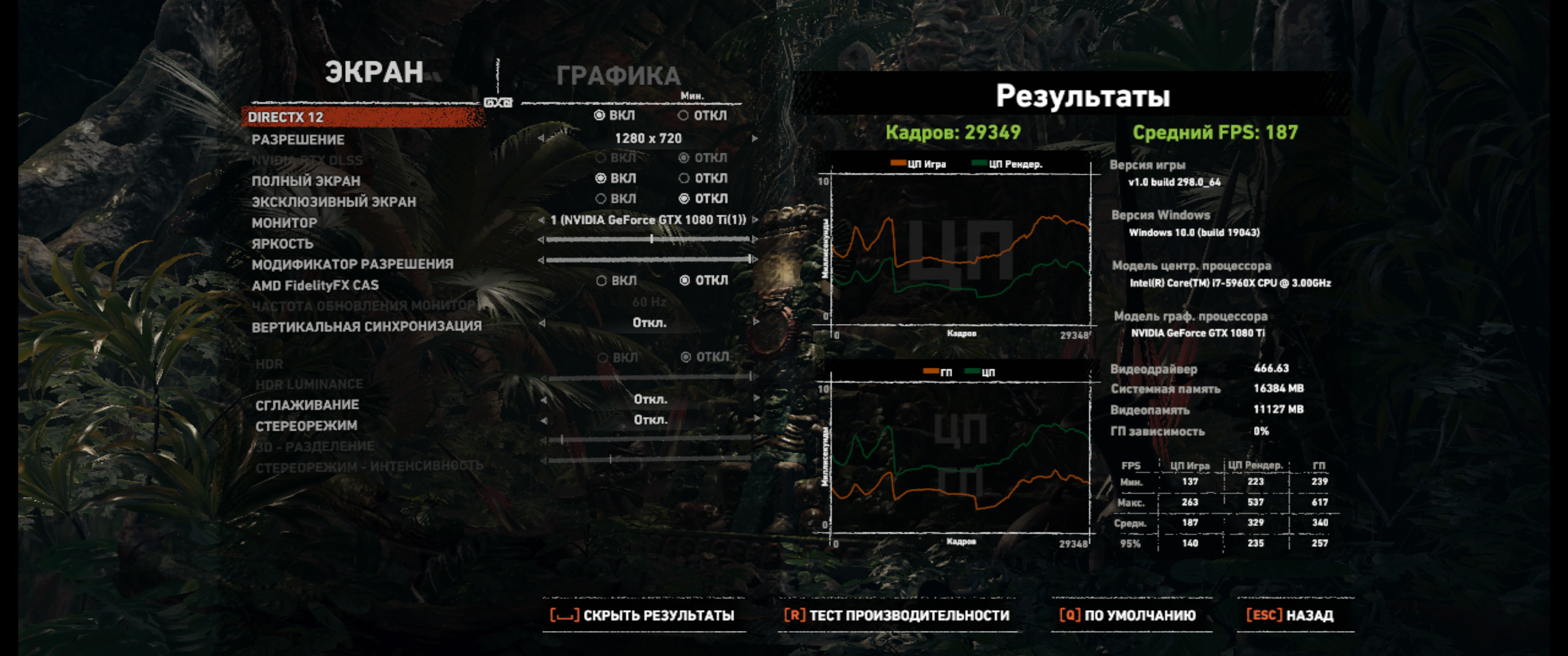Switch to the ЭКРАН tab
The height and width of the screenshot is (656, 1568).
pyautogui.click(x=373, y=72)
